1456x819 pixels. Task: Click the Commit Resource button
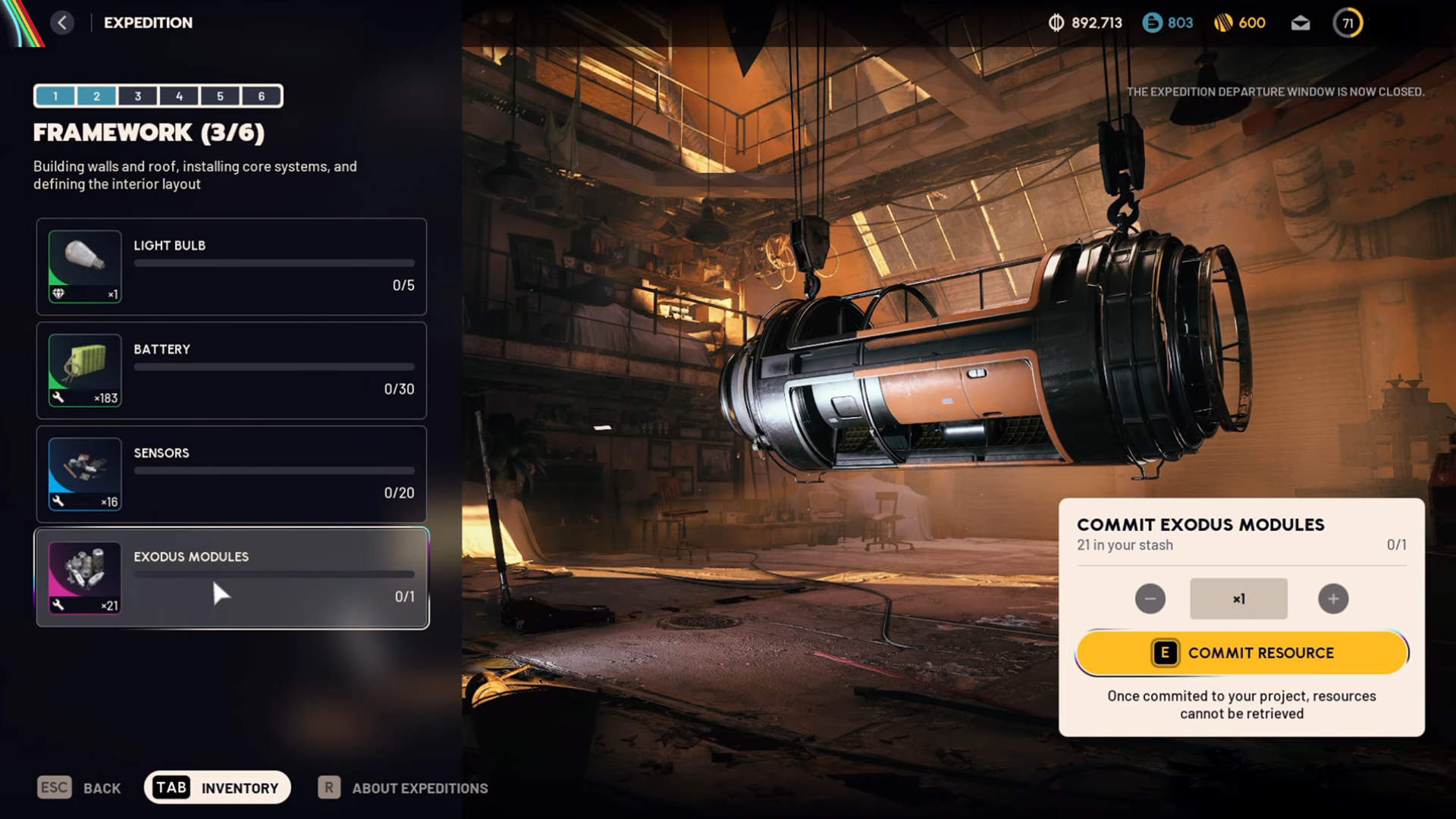pyautogui.click(x=1241, y=653)
